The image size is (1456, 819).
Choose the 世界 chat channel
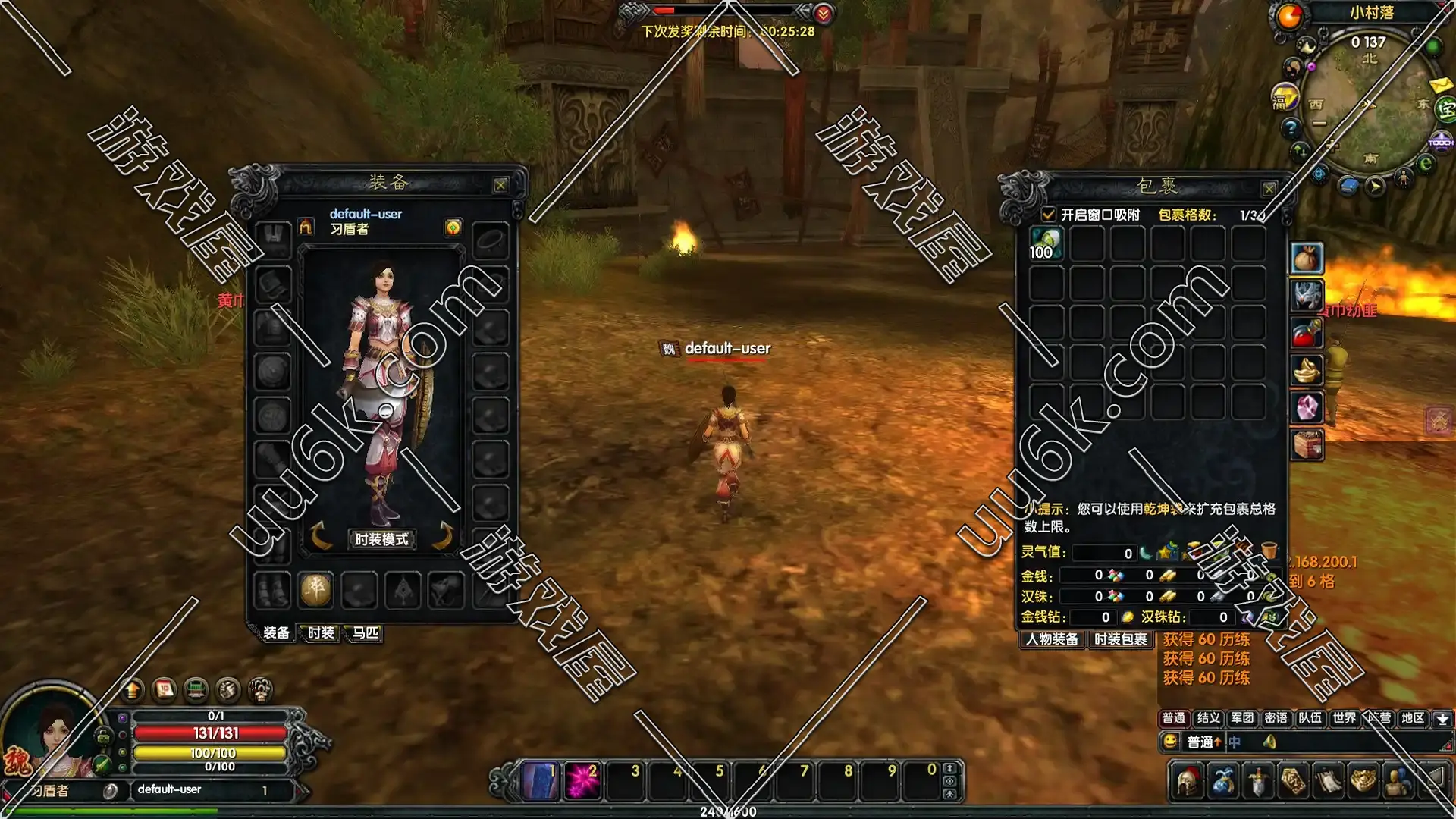coord(1344,717)
